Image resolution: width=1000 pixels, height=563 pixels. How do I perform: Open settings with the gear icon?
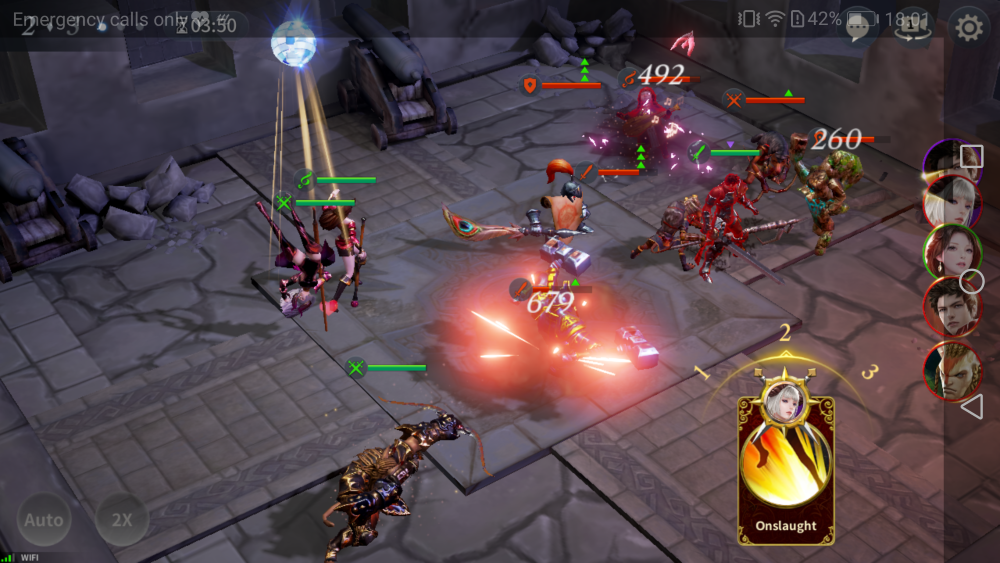[x=968, y=28]
